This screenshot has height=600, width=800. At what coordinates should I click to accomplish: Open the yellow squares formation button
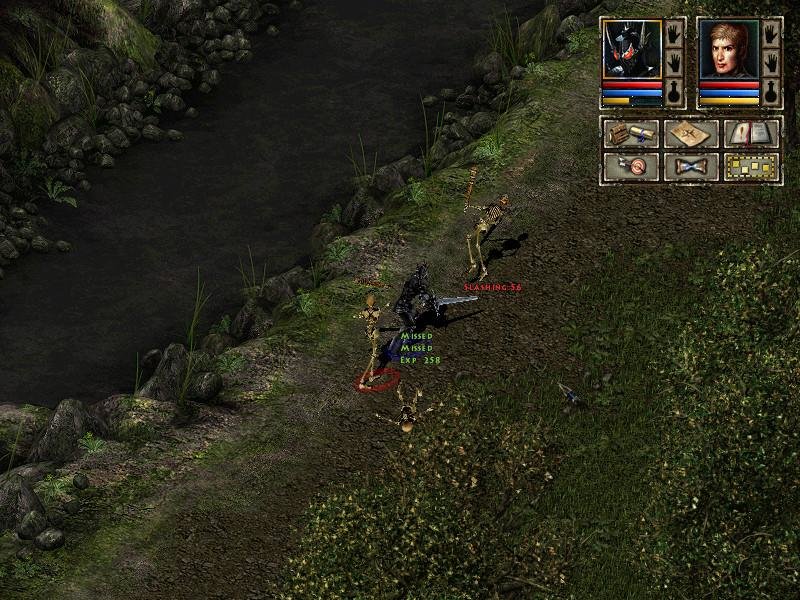pyautogui.click(x=752, y=166)
